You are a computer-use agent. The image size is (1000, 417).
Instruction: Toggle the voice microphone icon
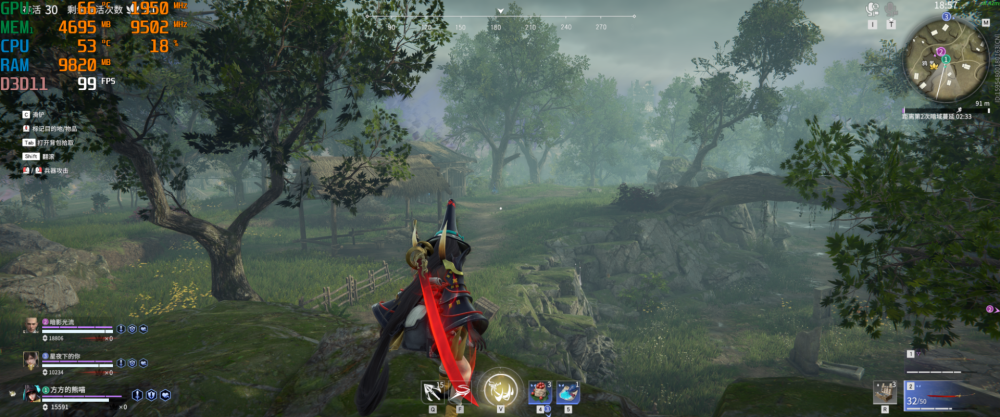coord(872,9)
